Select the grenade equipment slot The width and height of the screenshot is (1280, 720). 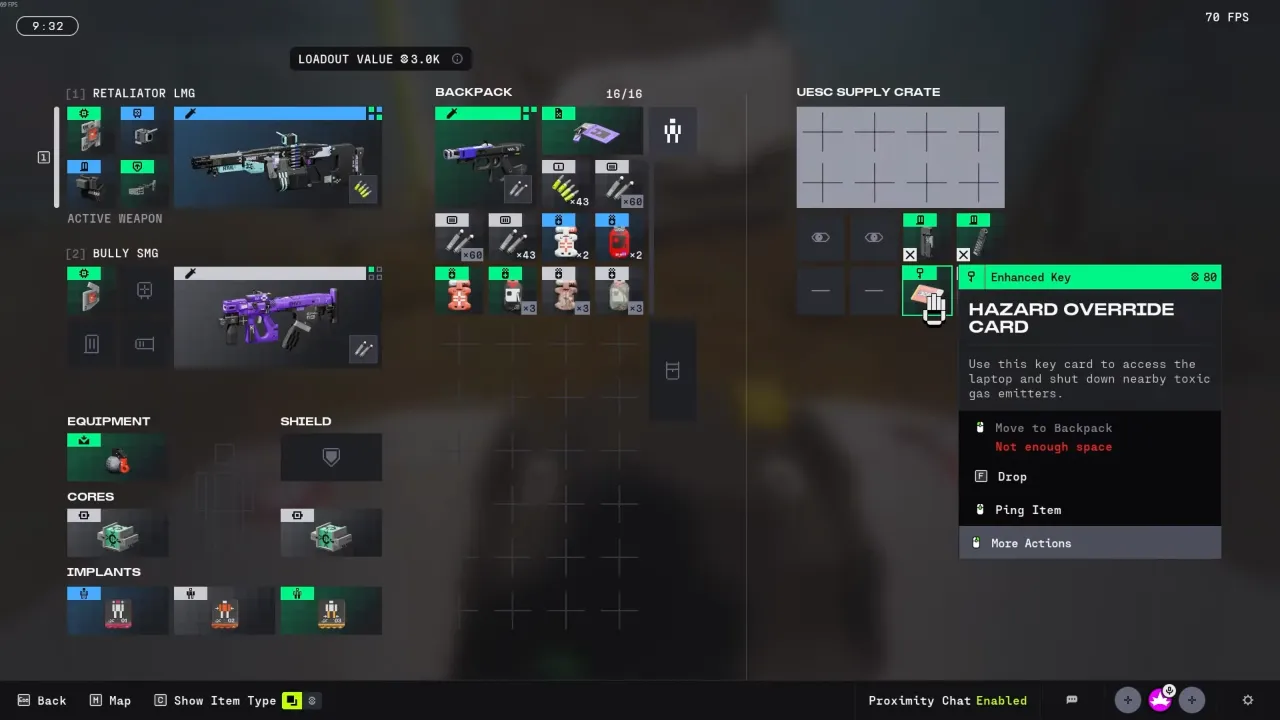[x=117, y=457]
